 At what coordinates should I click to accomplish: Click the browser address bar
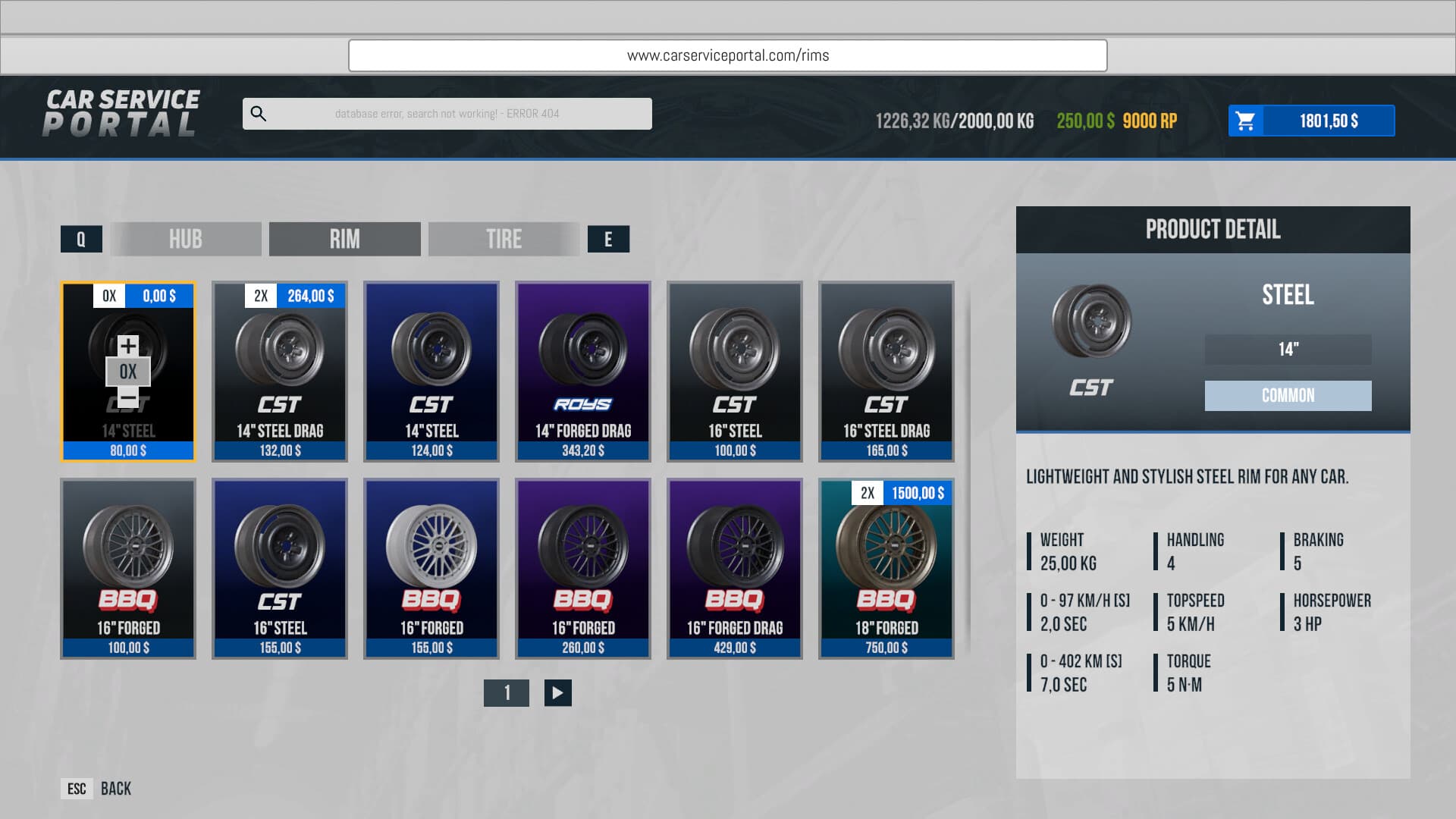tap(727, 55)
